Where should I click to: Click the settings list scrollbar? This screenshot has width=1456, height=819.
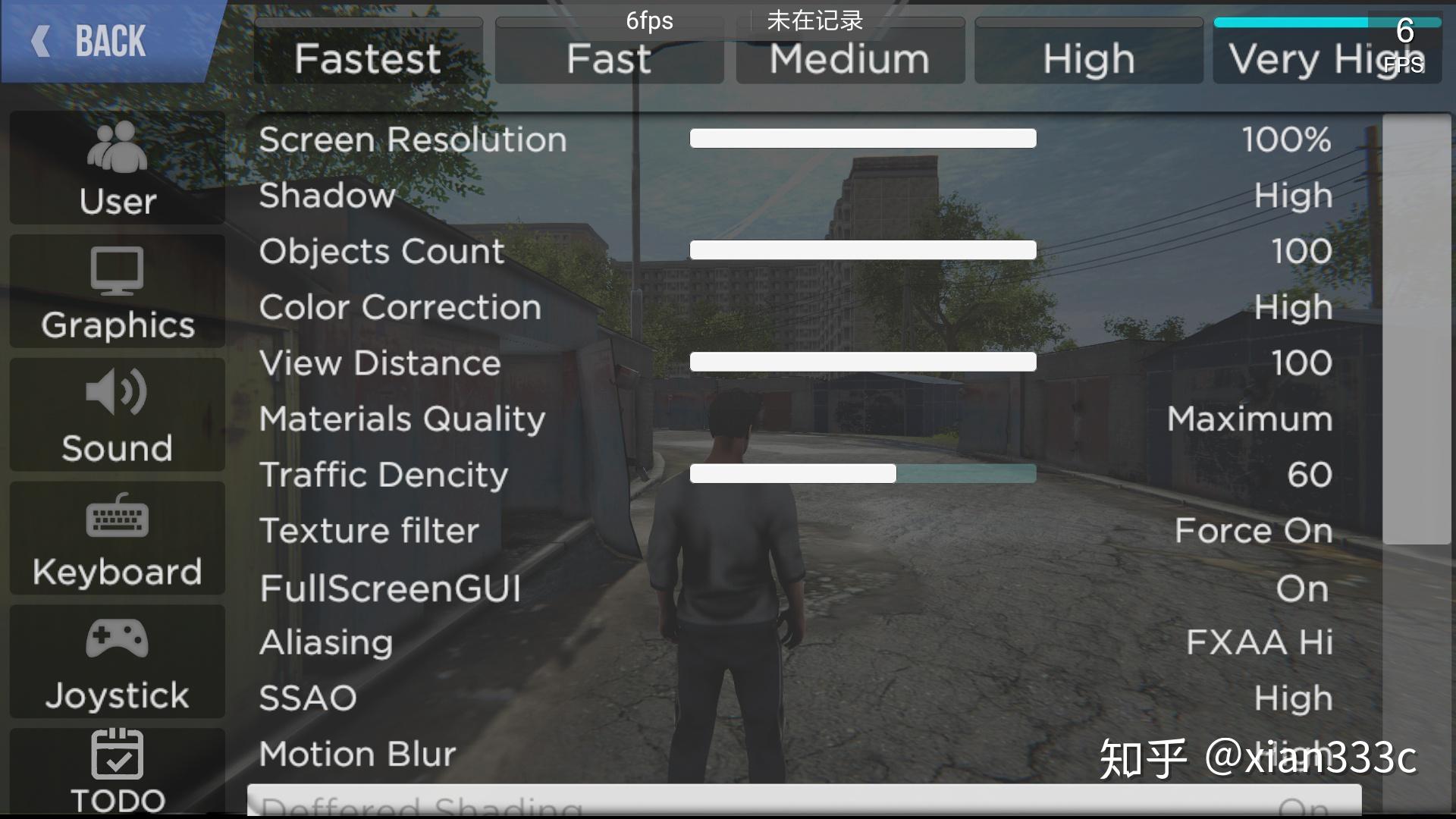pos(1416,330)
